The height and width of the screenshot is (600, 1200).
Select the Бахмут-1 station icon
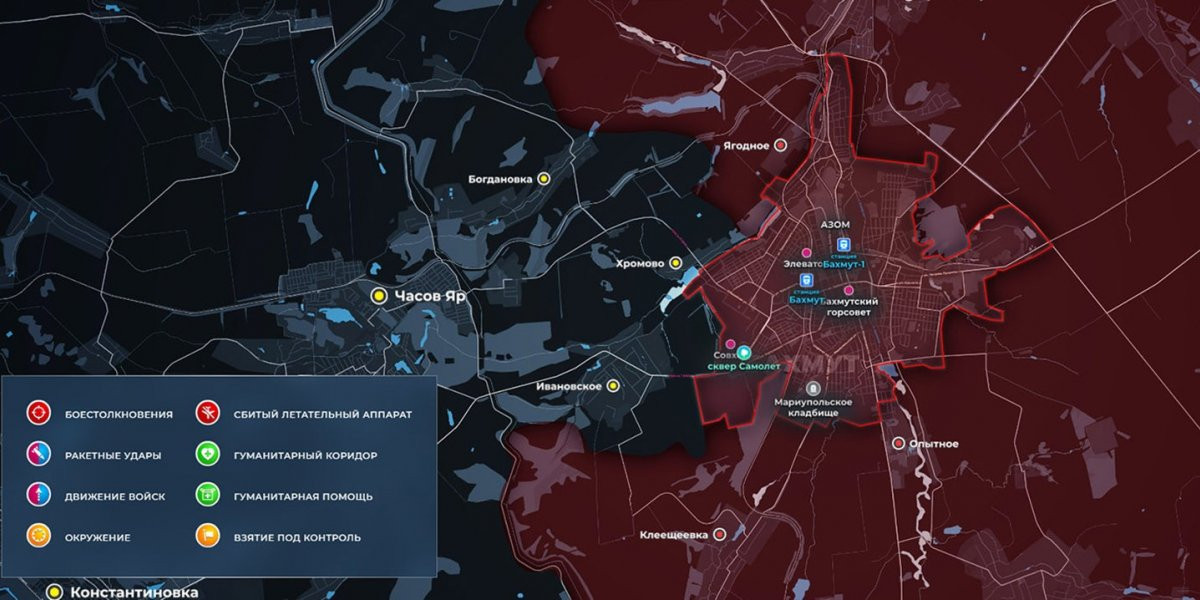843,244
